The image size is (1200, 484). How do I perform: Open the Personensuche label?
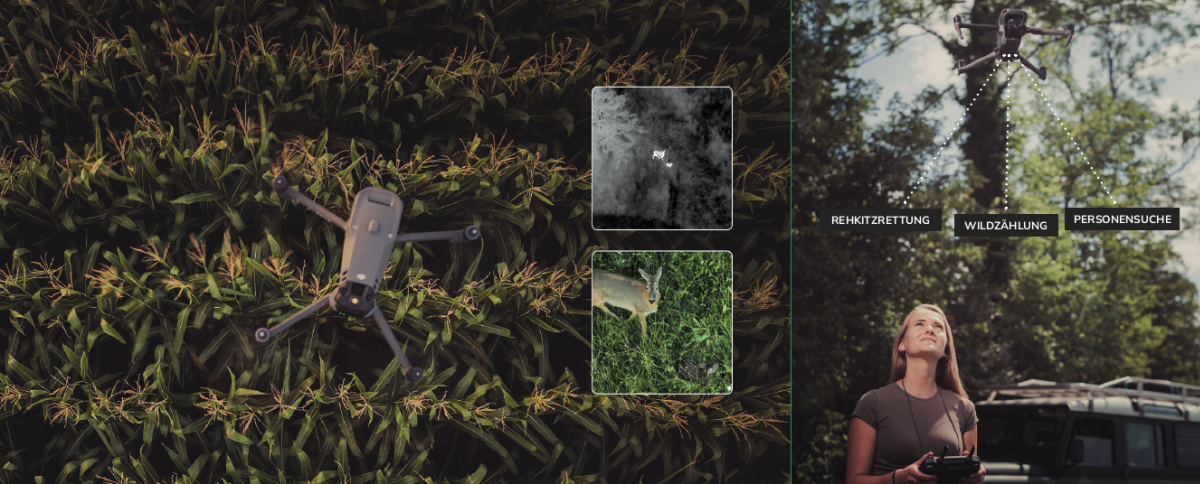click(1122, 219)
